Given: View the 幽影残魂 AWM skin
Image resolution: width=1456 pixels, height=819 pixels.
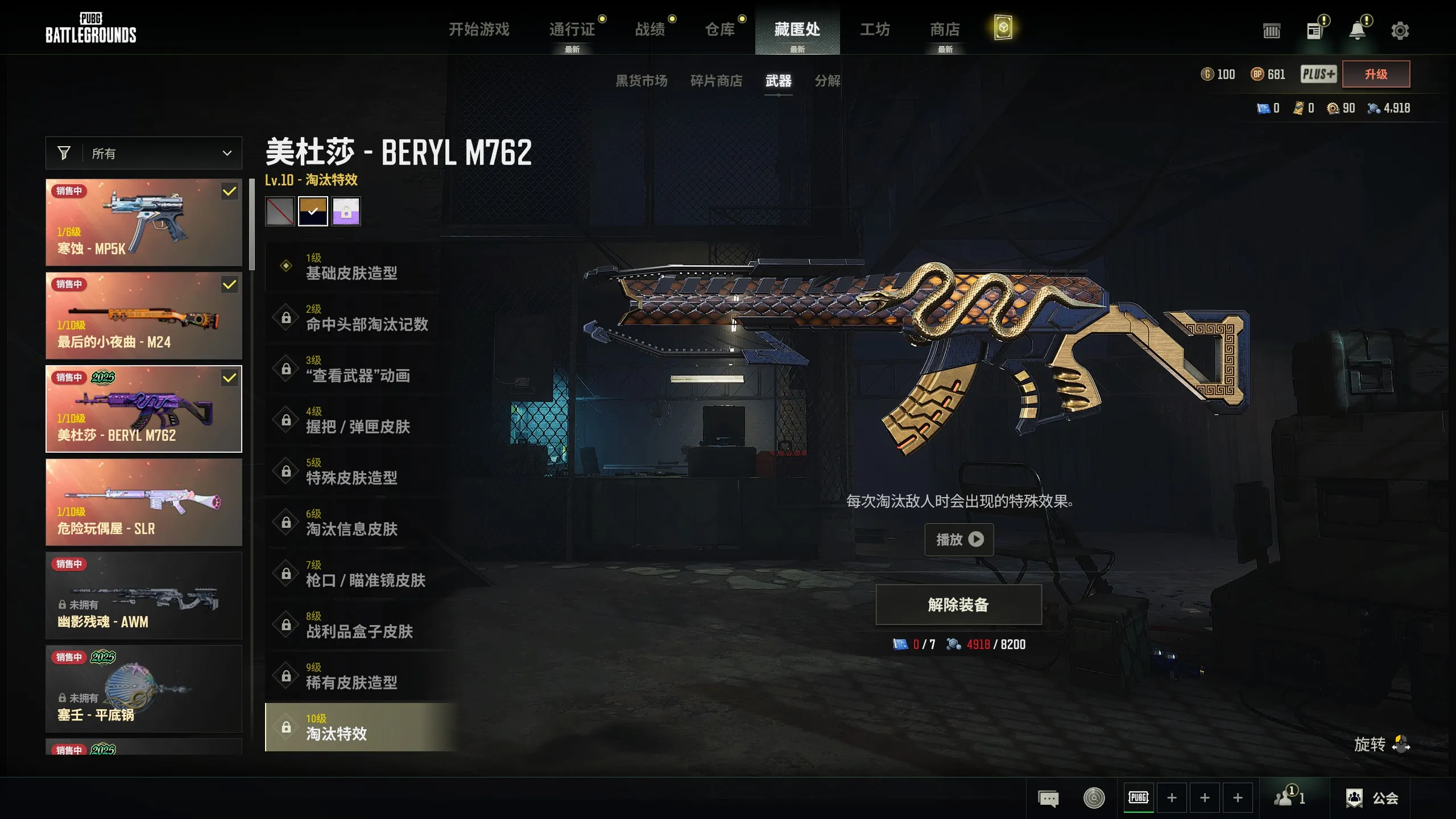Looking at the screenshot, I should click(x=144, y=595).
